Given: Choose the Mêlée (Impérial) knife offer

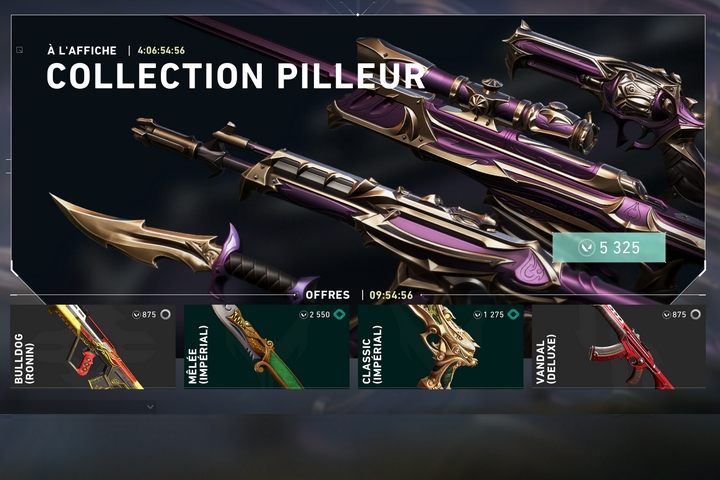Looking at the screenshot, I should coord(268,347).
